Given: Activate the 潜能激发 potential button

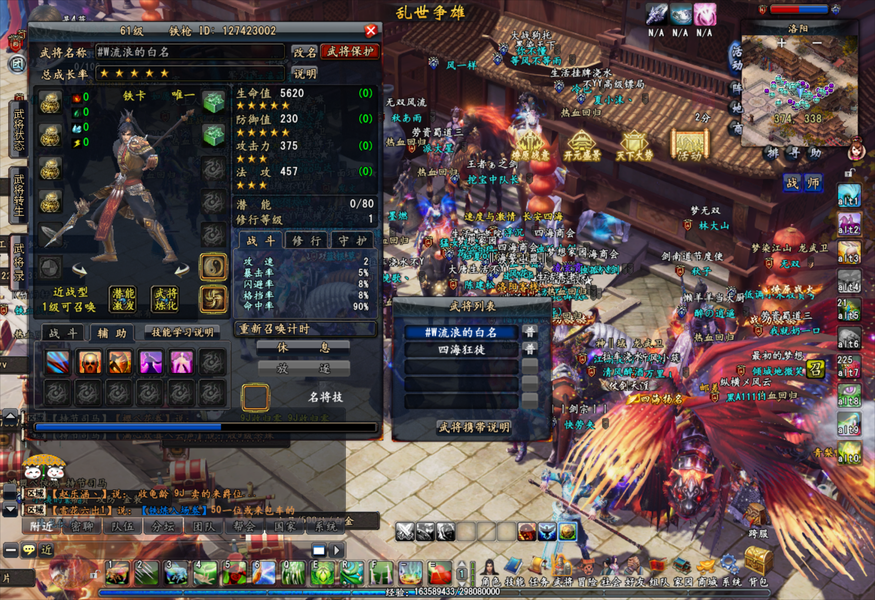Looking at the screenshot, I should pyautogui.click(x=123, y=299).
